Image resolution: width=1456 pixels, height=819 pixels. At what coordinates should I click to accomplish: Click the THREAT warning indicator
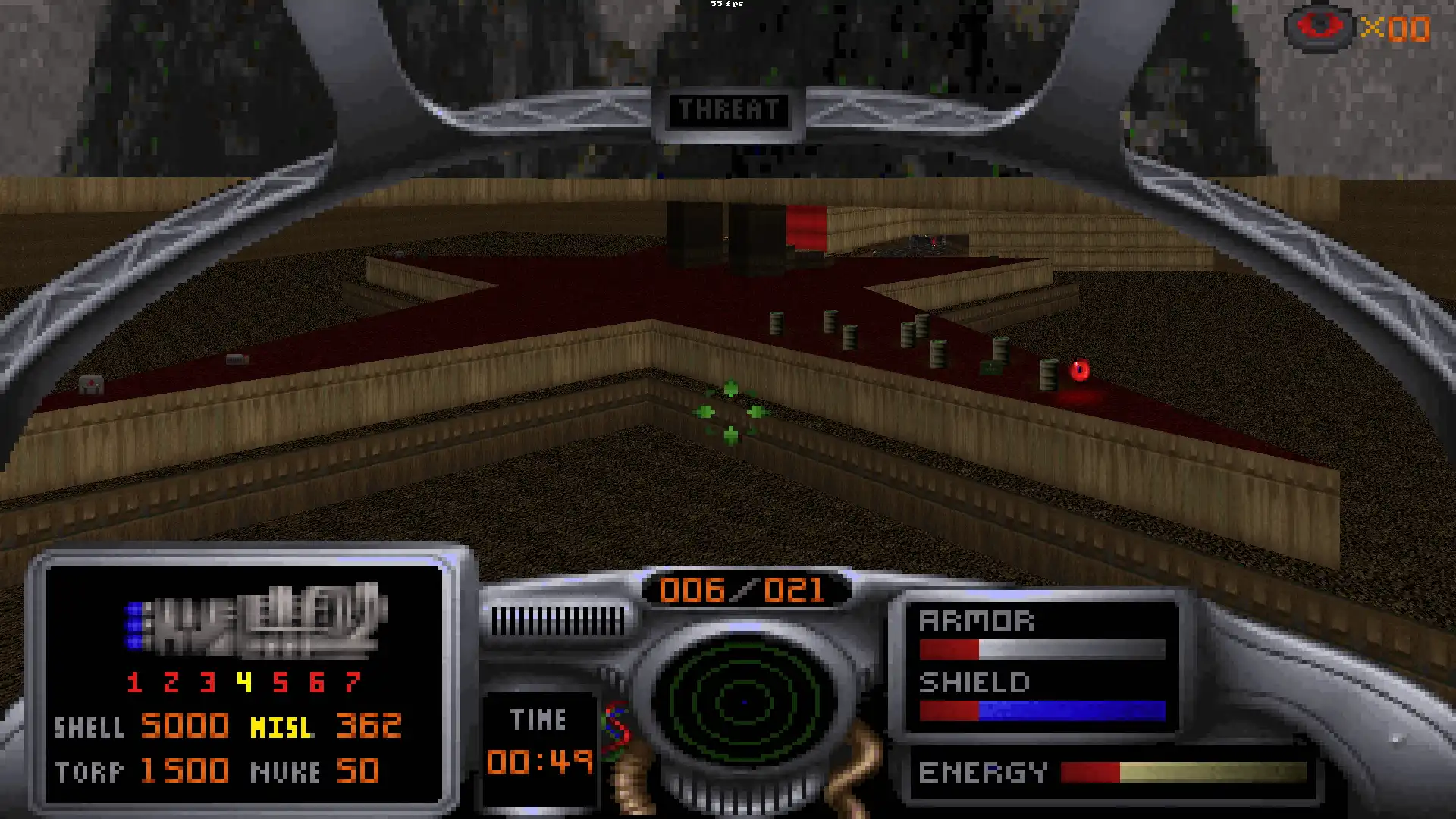(728, 111)
